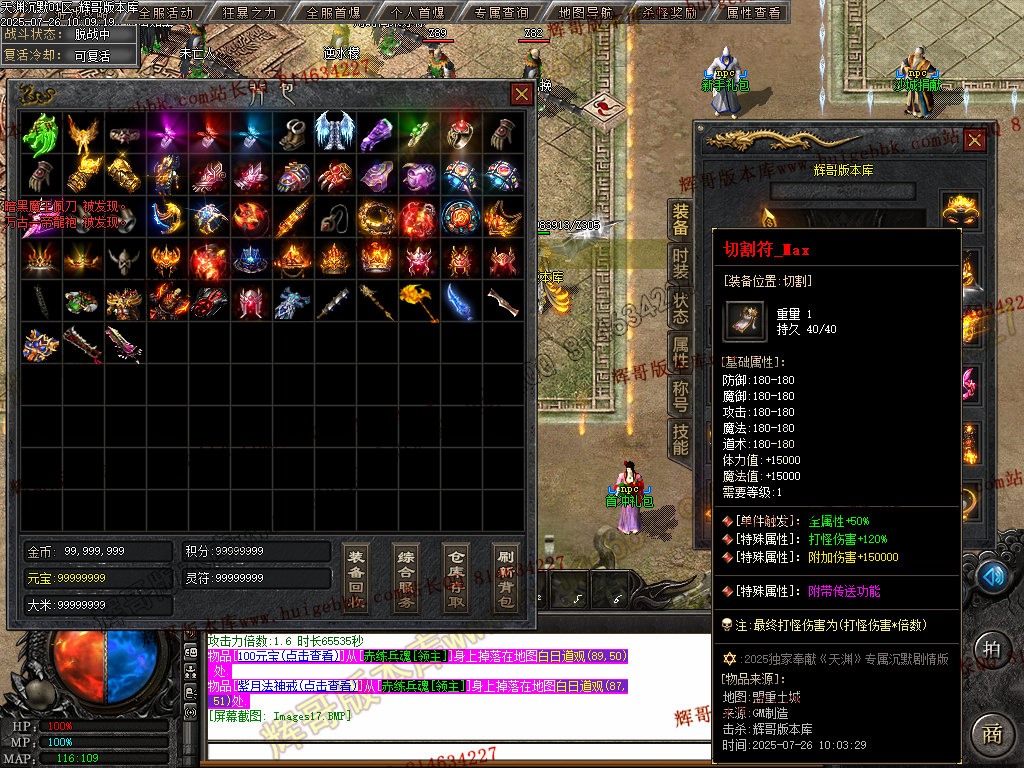Viewport: 1024px width, 768px height.
Task: Open 属性查看 attribute viewer
Action: 753,13
